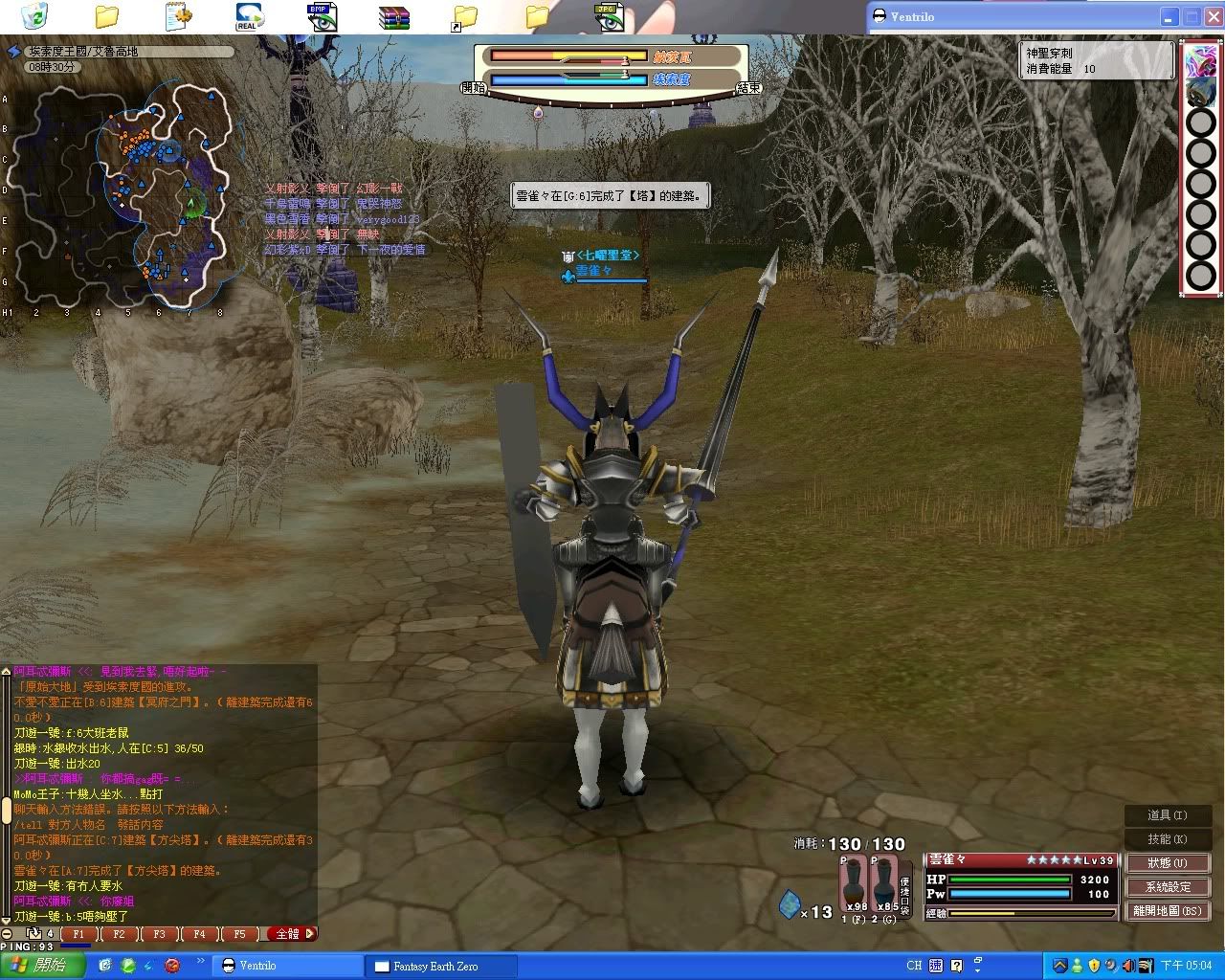Minimize the chat log with the minus button
Screen dimensions: 1225x980
tap(7, 934)
